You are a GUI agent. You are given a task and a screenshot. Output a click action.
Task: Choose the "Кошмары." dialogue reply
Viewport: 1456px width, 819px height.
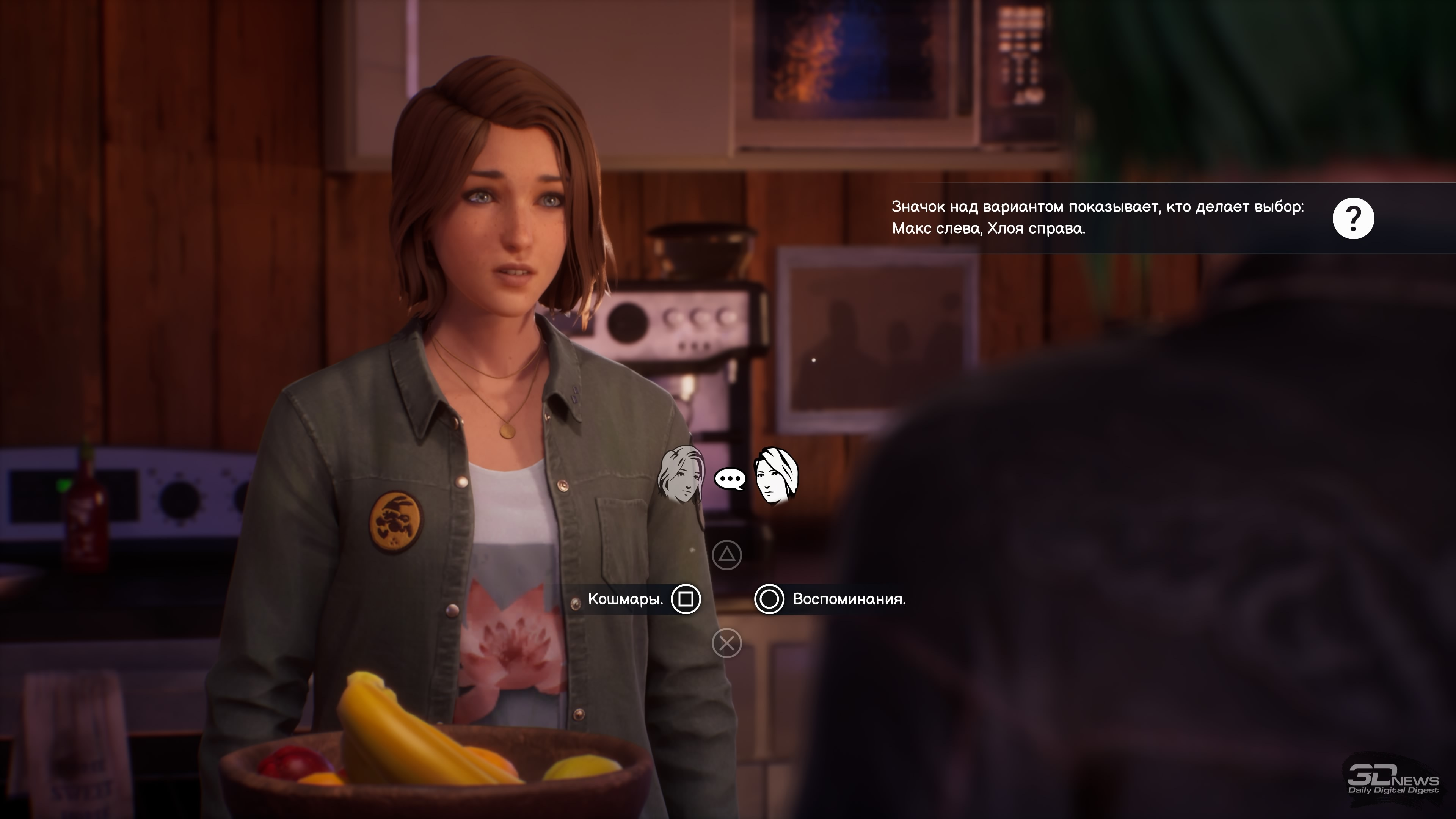pyautogui.click(x=626, y=599)
